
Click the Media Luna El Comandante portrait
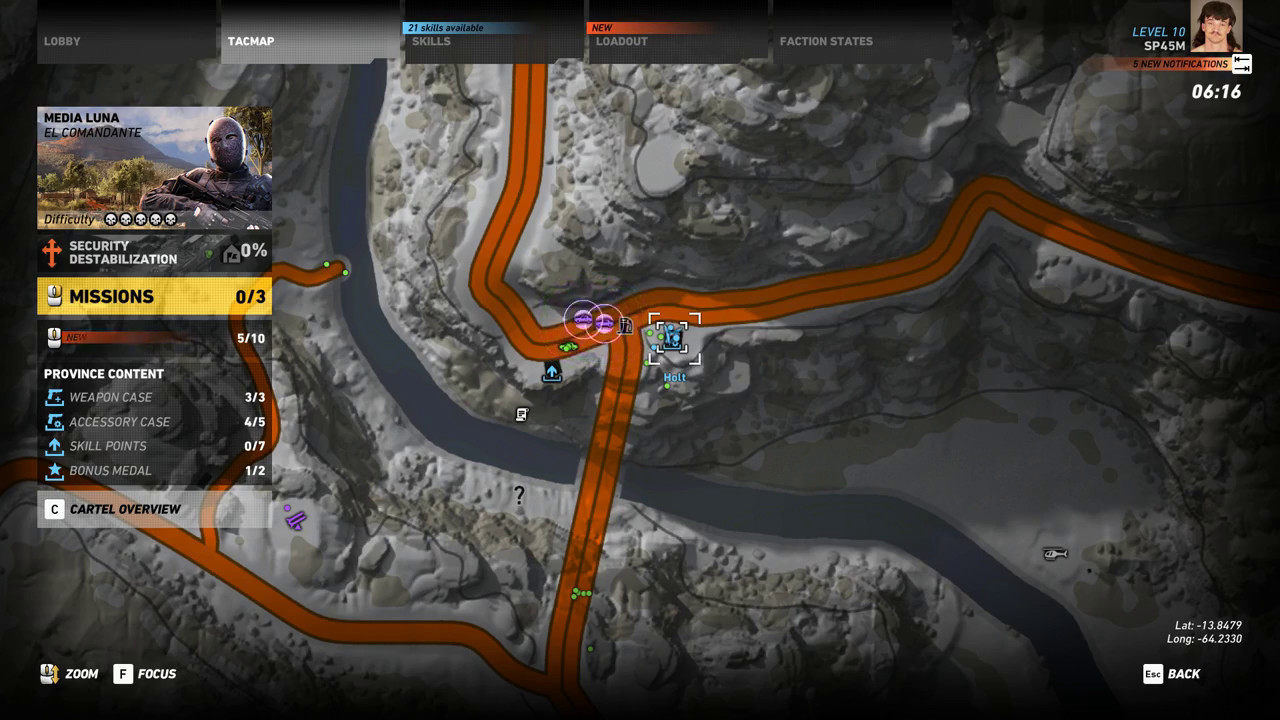tap(154, 167)
